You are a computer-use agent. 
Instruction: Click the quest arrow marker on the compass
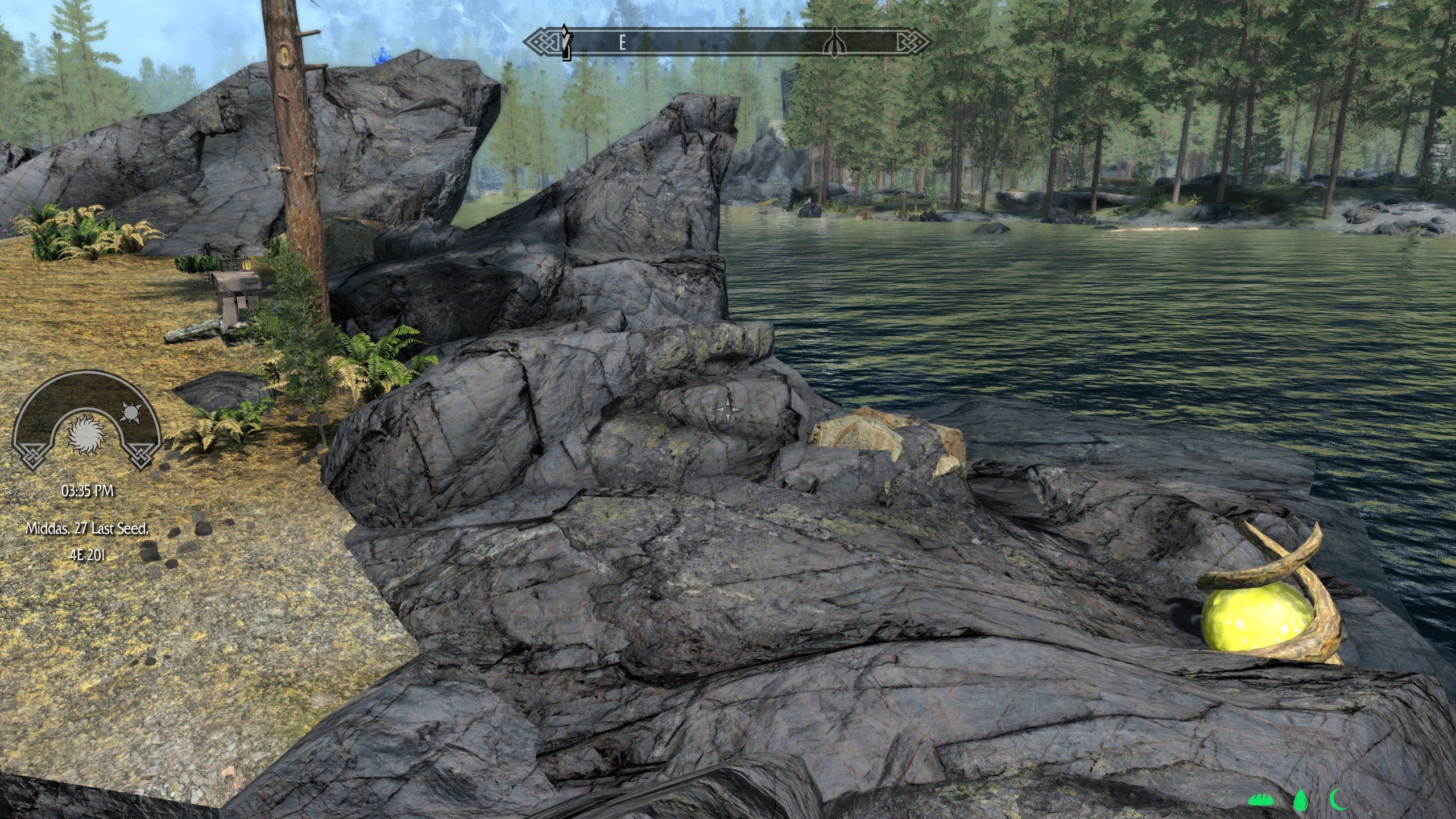tap(565, 42)
